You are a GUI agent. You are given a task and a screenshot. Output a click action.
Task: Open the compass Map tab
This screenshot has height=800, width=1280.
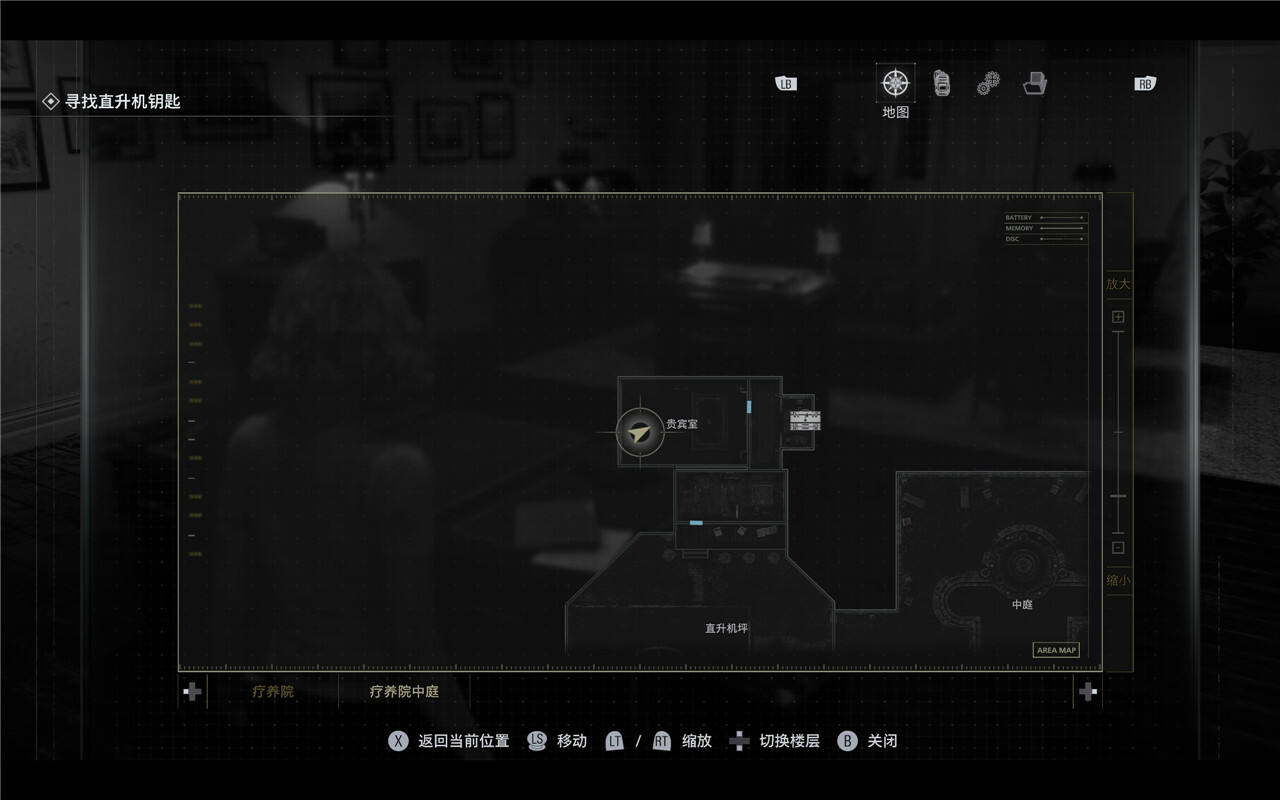895,83
